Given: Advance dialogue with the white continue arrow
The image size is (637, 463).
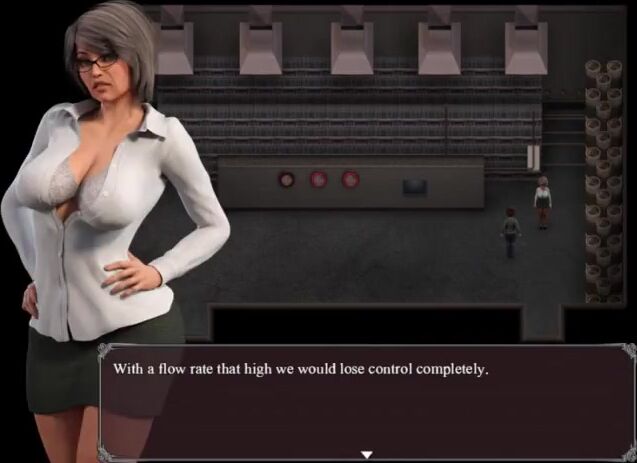Looking at the screenshot, I should [x=367, y=454].
